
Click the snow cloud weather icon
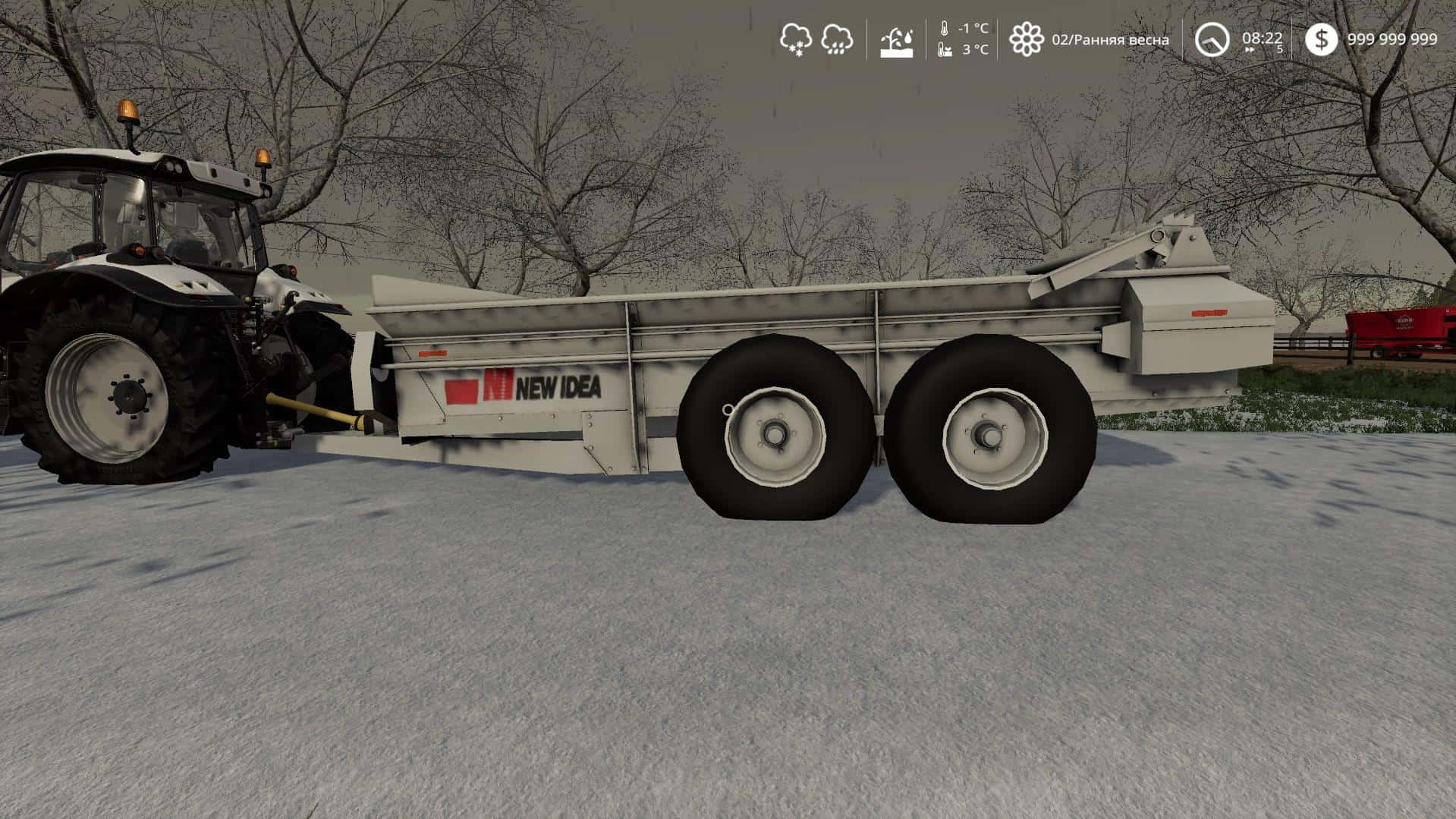click(x=796, y=39)
